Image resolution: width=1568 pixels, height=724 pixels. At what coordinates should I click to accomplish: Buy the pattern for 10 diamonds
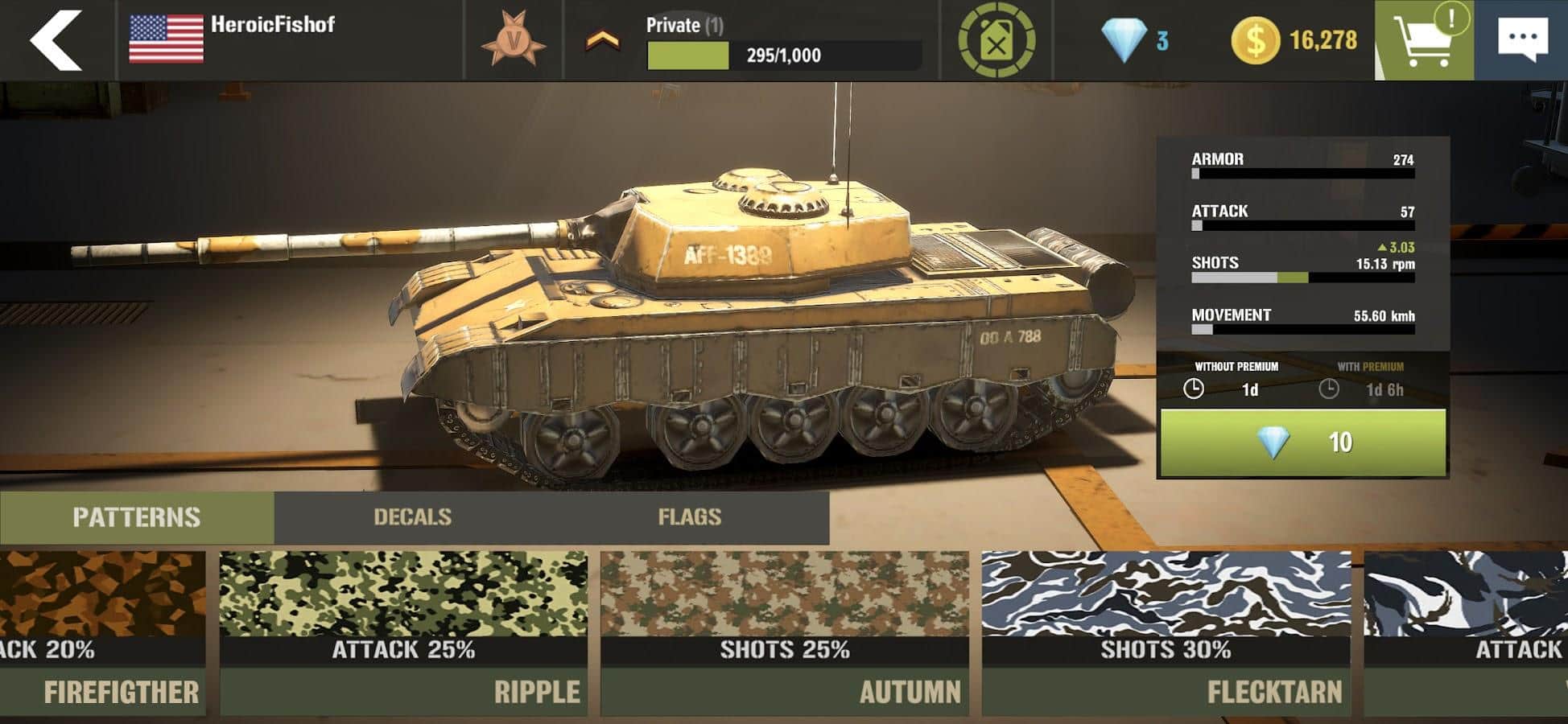coord(1302,442)
